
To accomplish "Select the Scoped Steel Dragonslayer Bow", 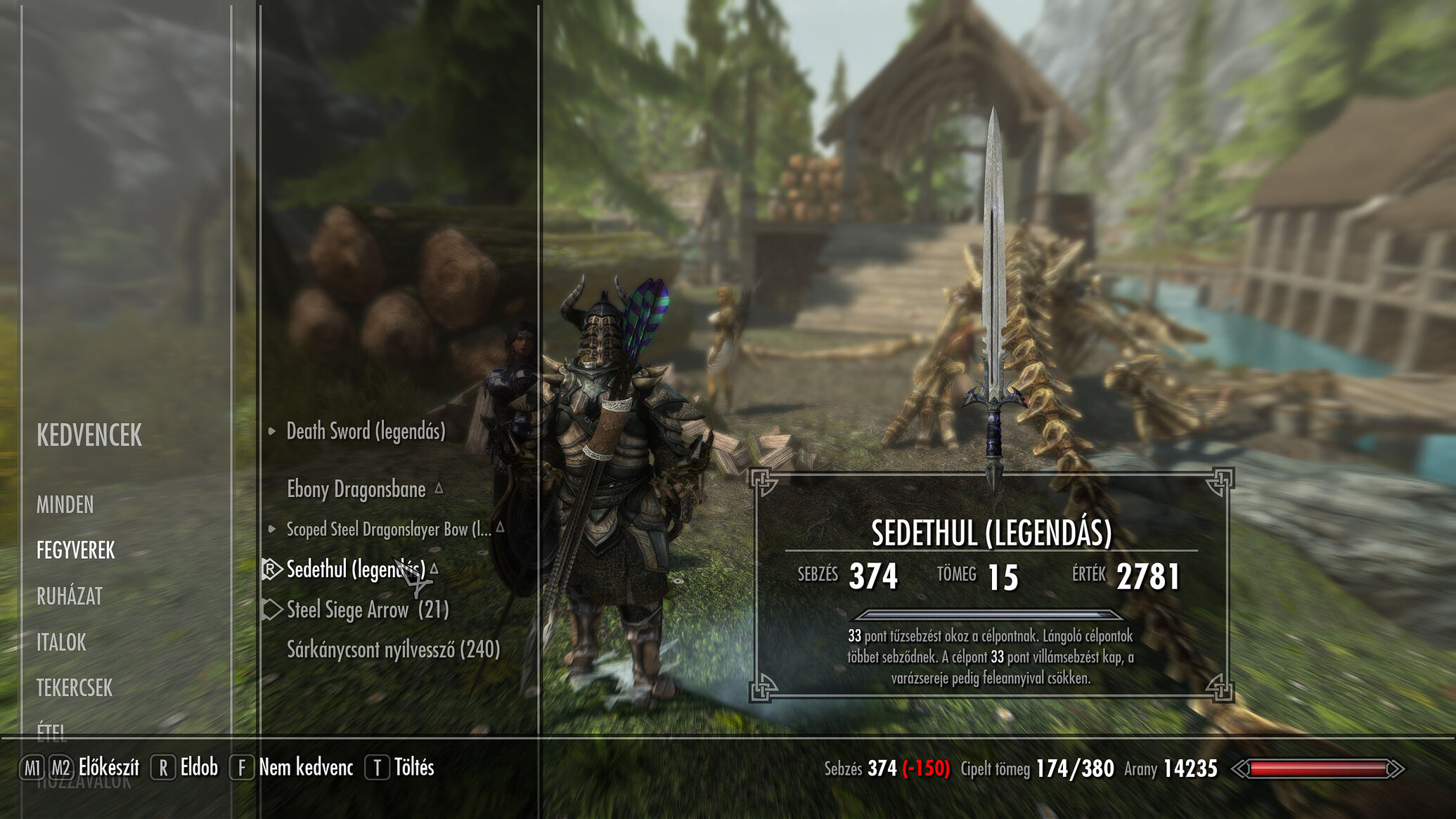I will [x=388, y=529].
